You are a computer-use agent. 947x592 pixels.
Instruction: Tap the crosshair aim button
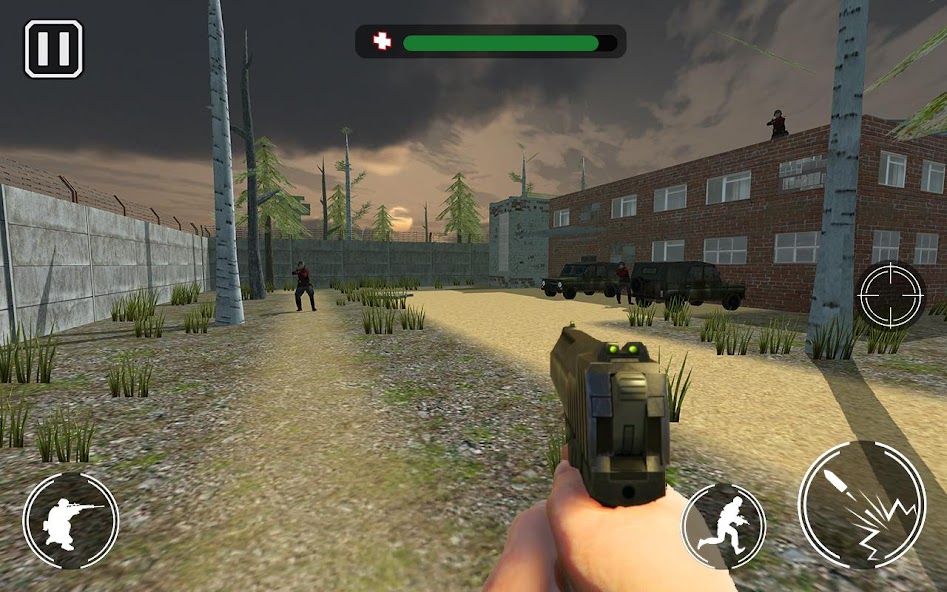coord(891,296)
